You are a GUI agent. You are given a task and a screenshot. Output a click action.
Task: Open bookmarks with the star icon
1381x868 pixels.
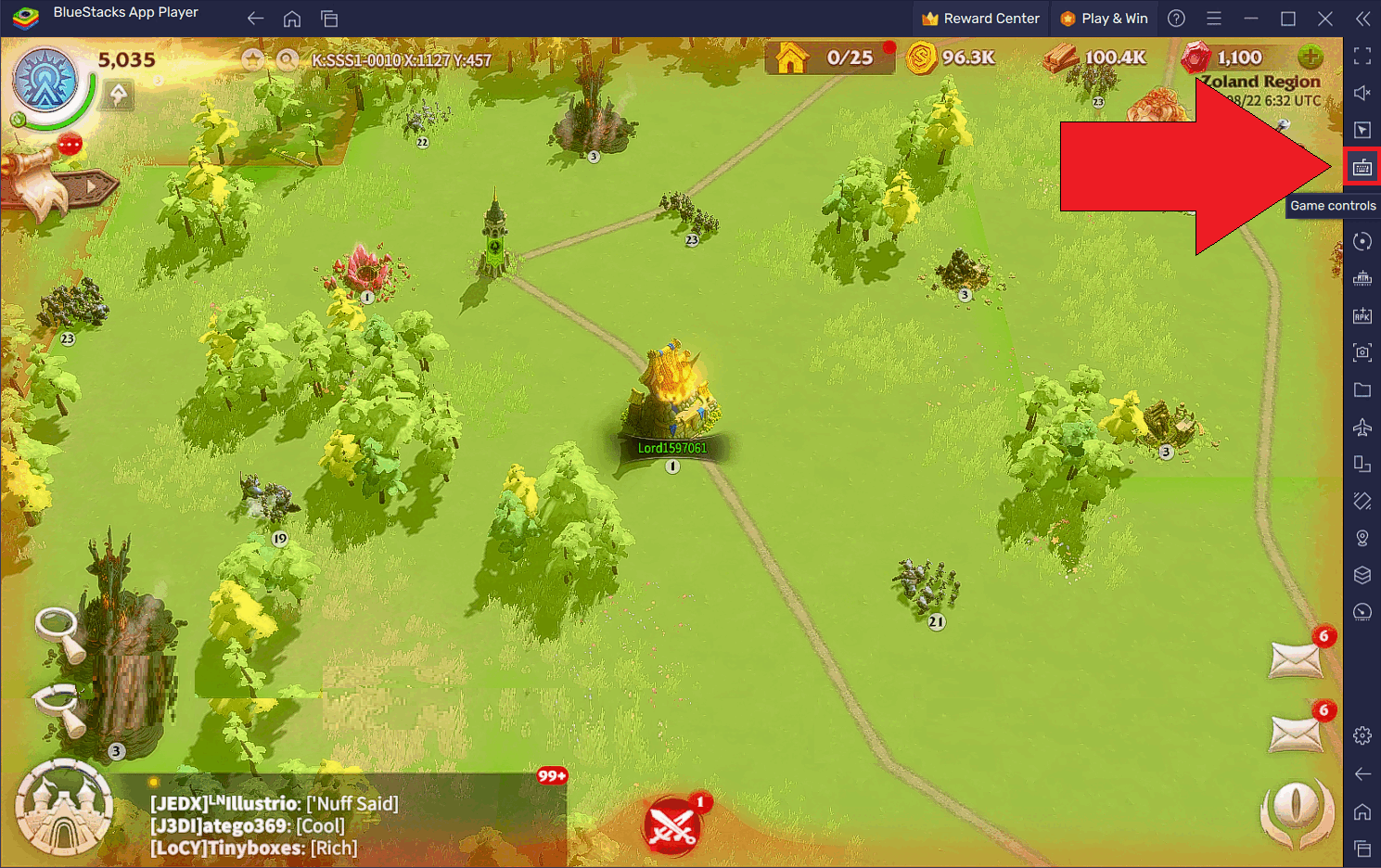pyautogui.click(x=253, y=60)
